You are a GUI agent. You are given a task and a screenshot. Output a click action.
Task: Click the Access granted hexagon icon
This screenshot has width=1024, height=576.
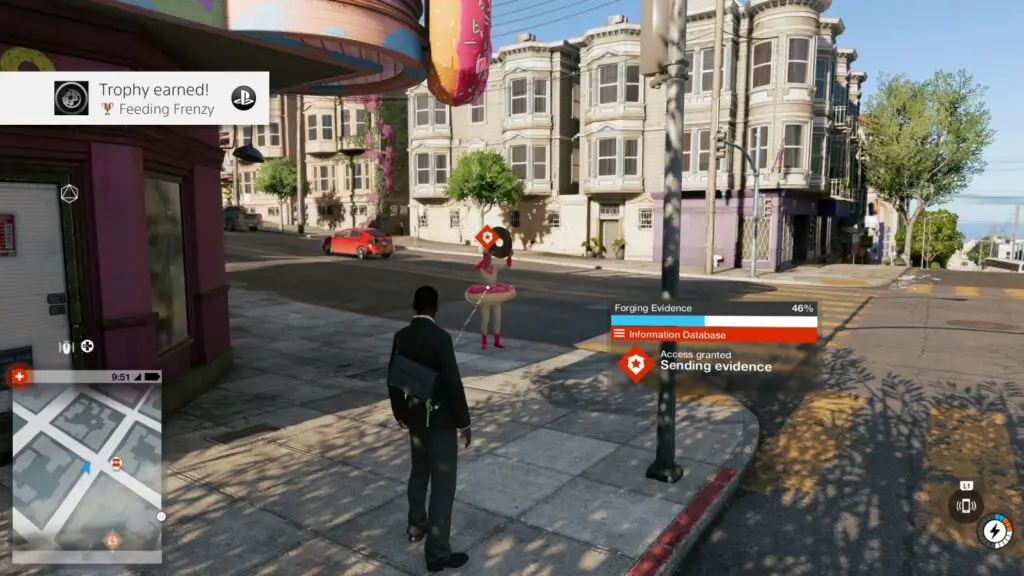point(636,362)
